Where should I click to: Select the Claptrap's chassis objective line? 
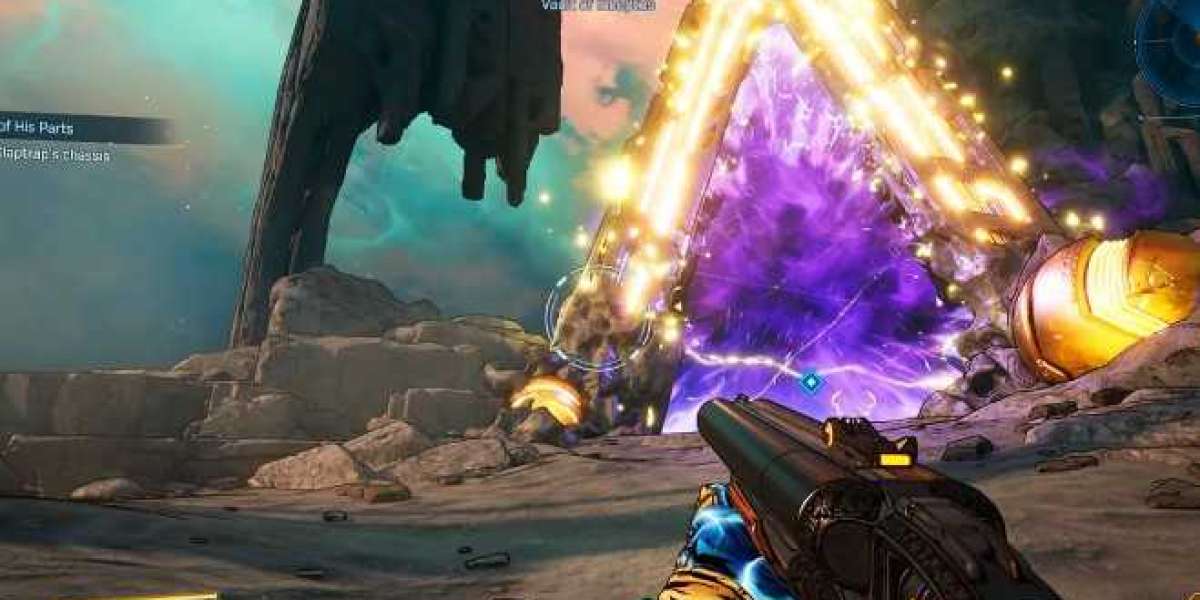point(55,156)
